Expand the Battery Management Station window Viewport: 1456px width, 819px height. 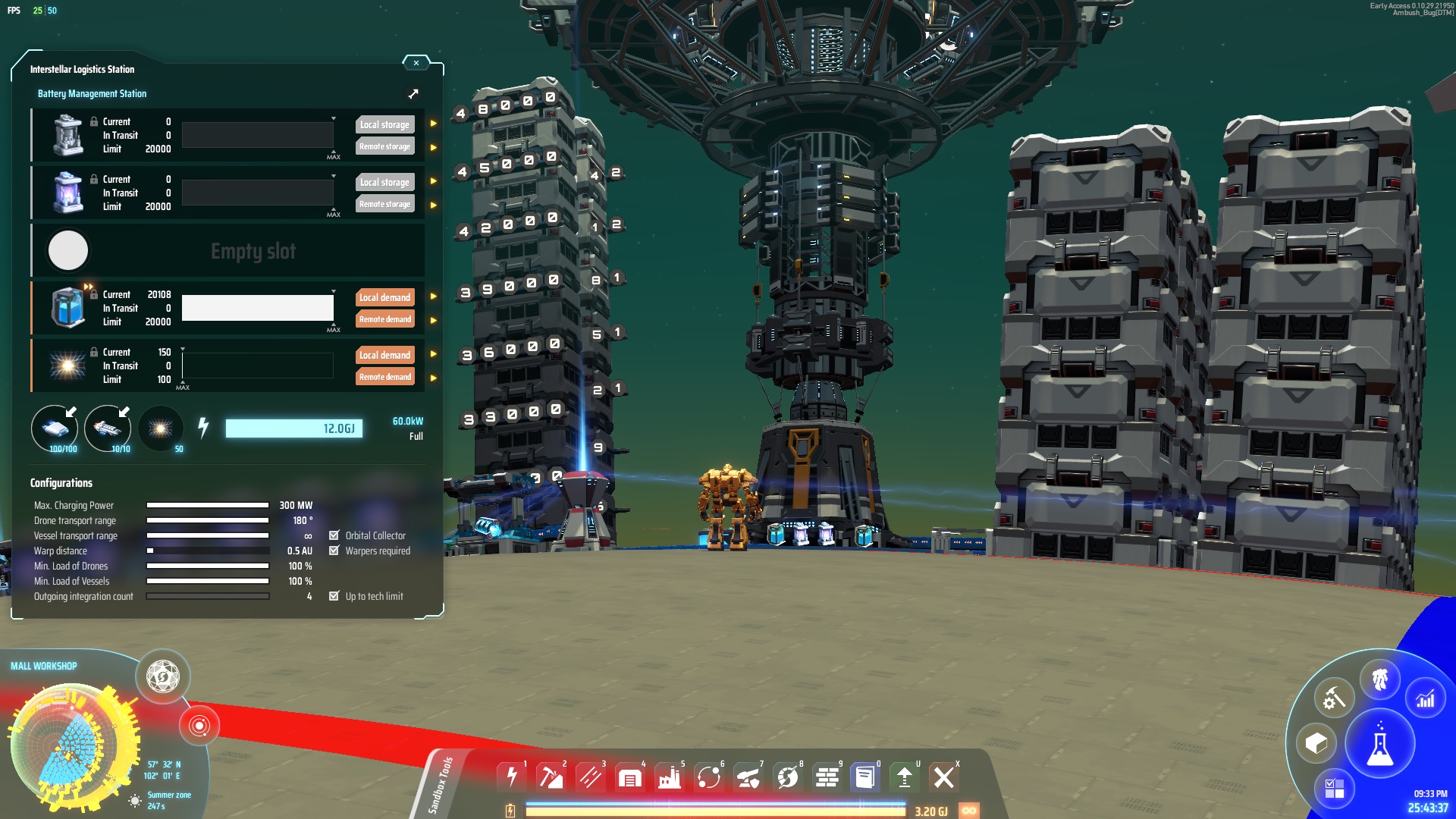pyautogui.click(x=413, y=94)
